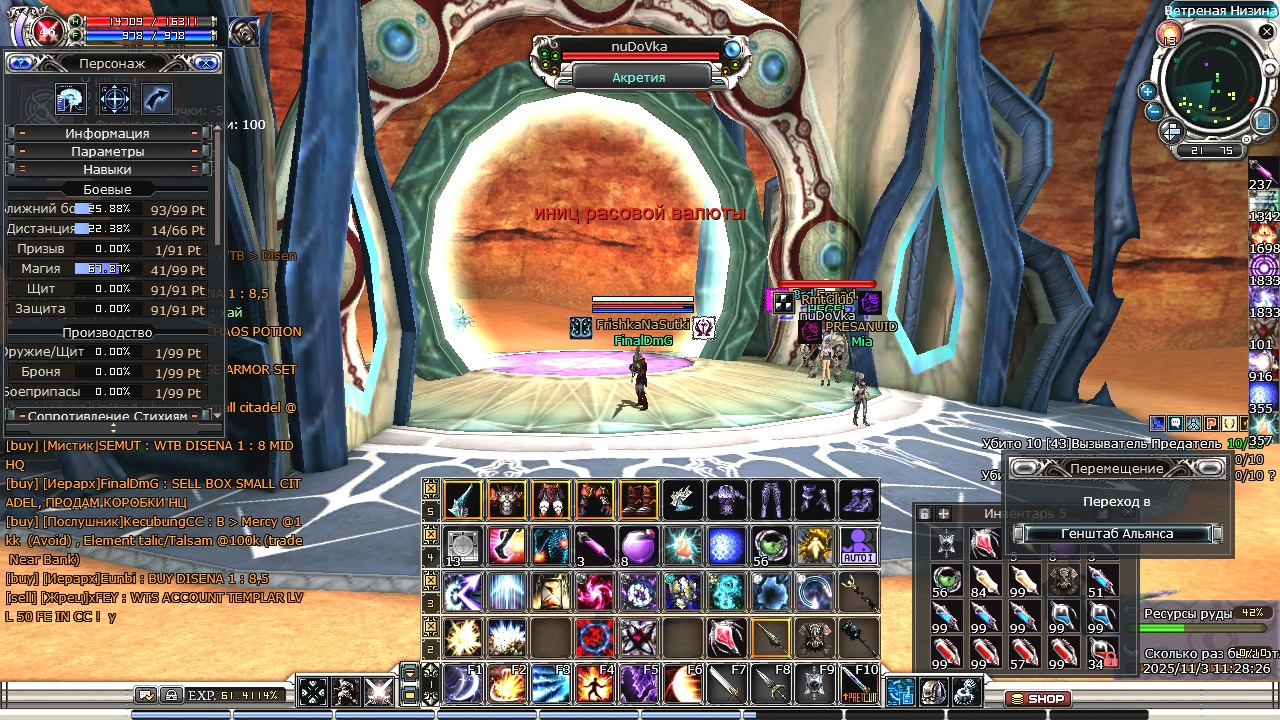Click the minimap zoom-out minus button
1280x720 pixels.
tap(1154, 111)
